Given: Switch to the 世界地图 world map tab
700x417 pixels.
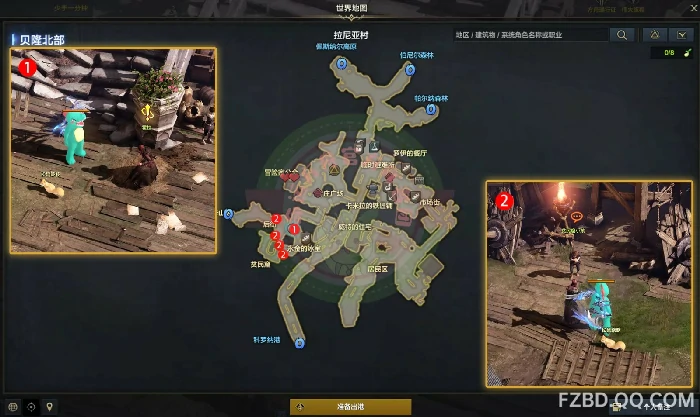Looking at the screenshot, I should [350, 8].
